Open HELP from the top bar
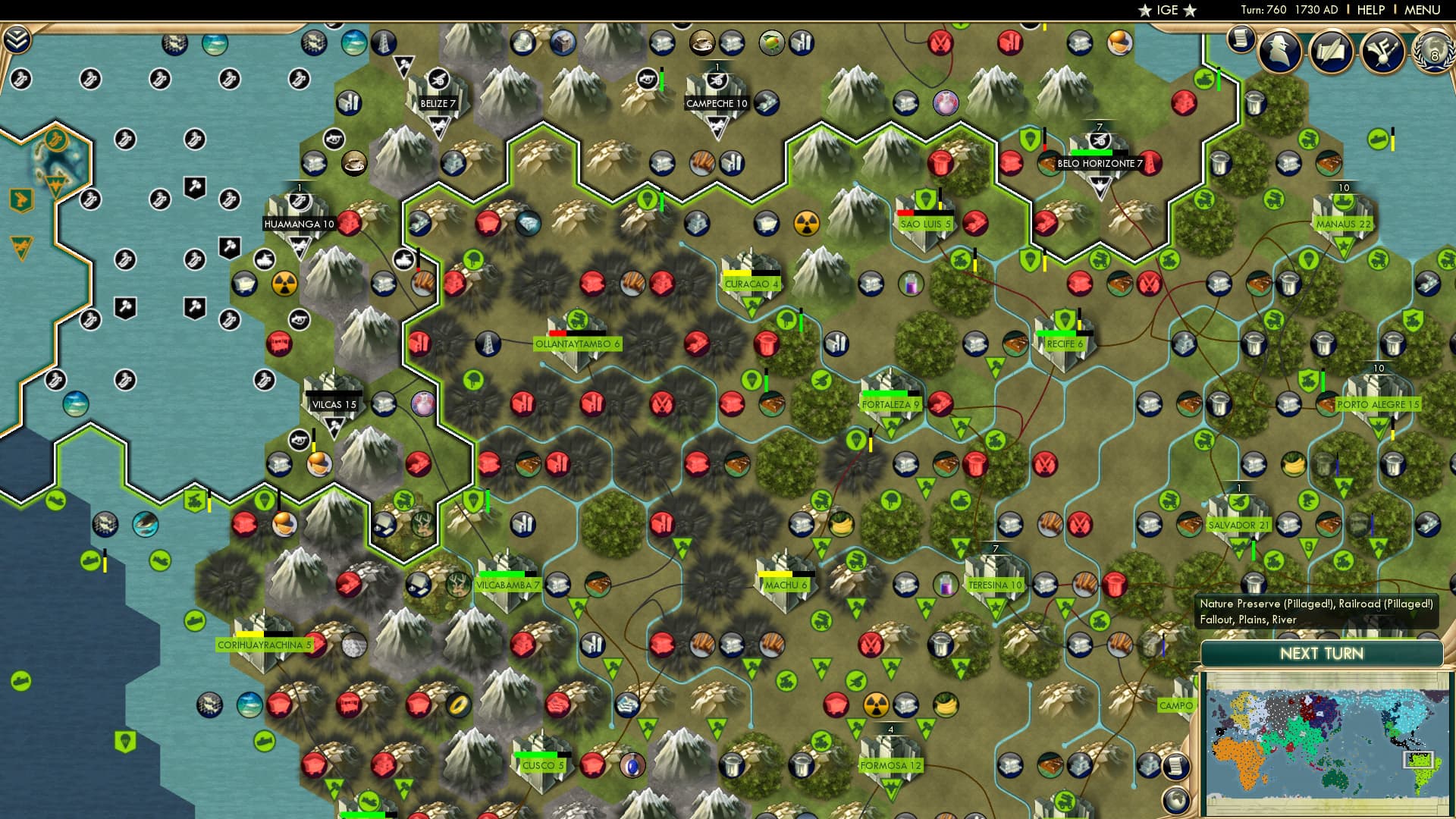 tap(1371, 10)
